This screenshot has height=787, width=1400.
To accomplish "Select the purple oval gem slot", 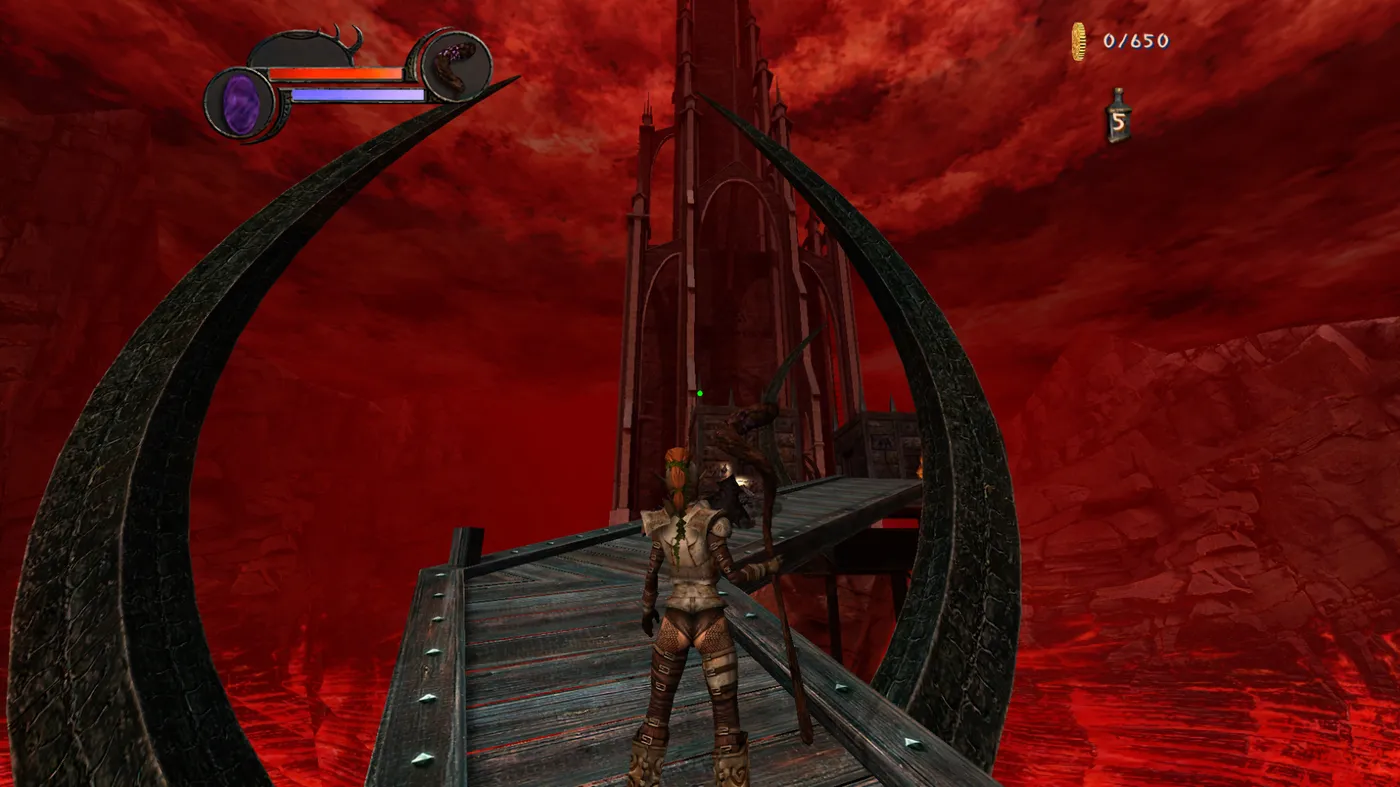I will click(239, 104).
